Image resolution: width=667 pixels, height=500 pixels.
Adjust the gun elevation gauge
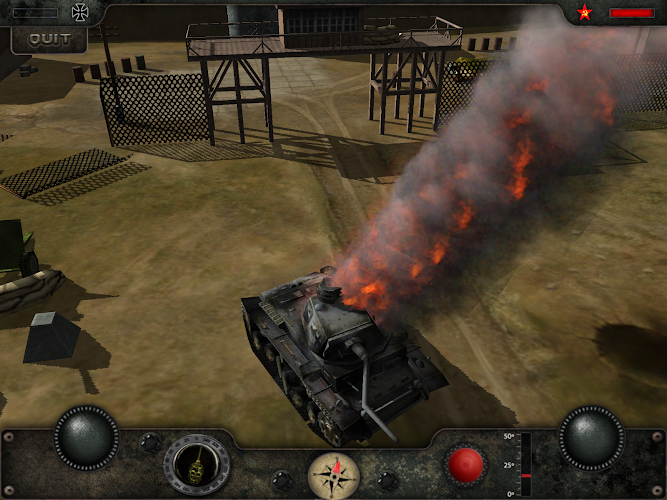[525, 464]
